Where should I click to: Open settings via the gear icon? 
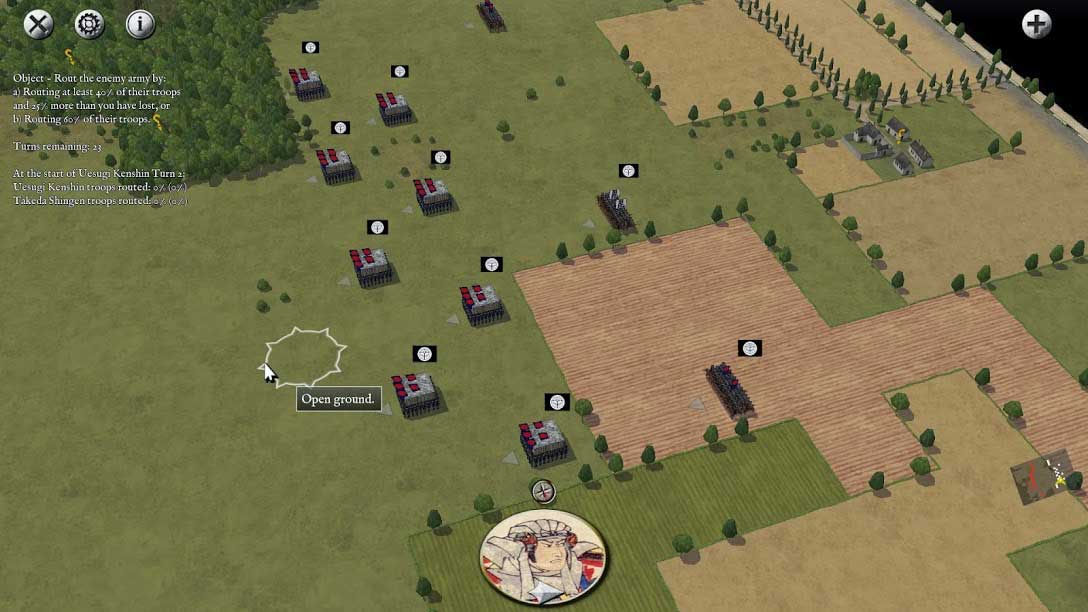point(89,24)
